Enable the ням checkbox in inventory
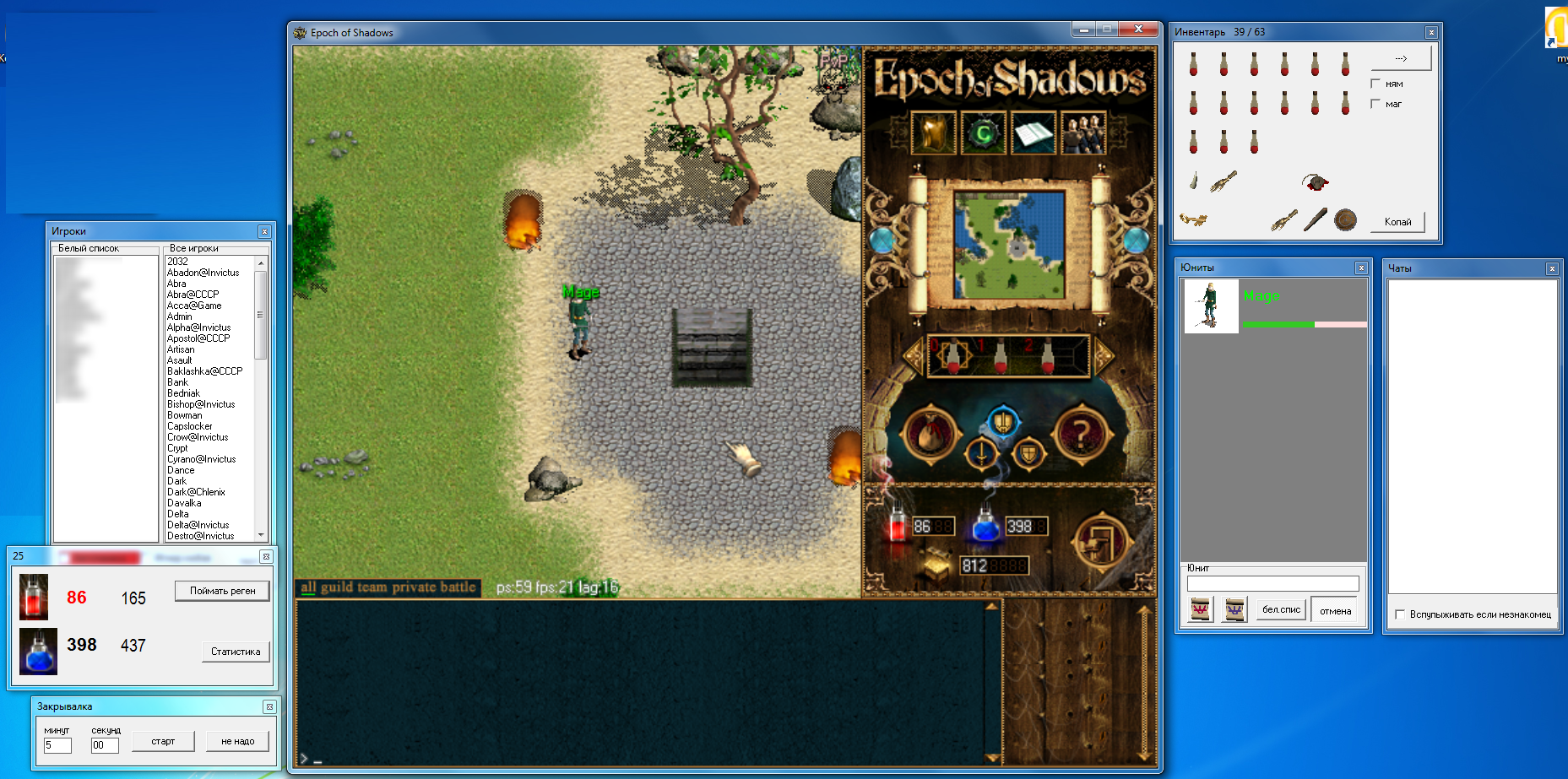Screen dimensions: 1568x779 click(1375, 83)
